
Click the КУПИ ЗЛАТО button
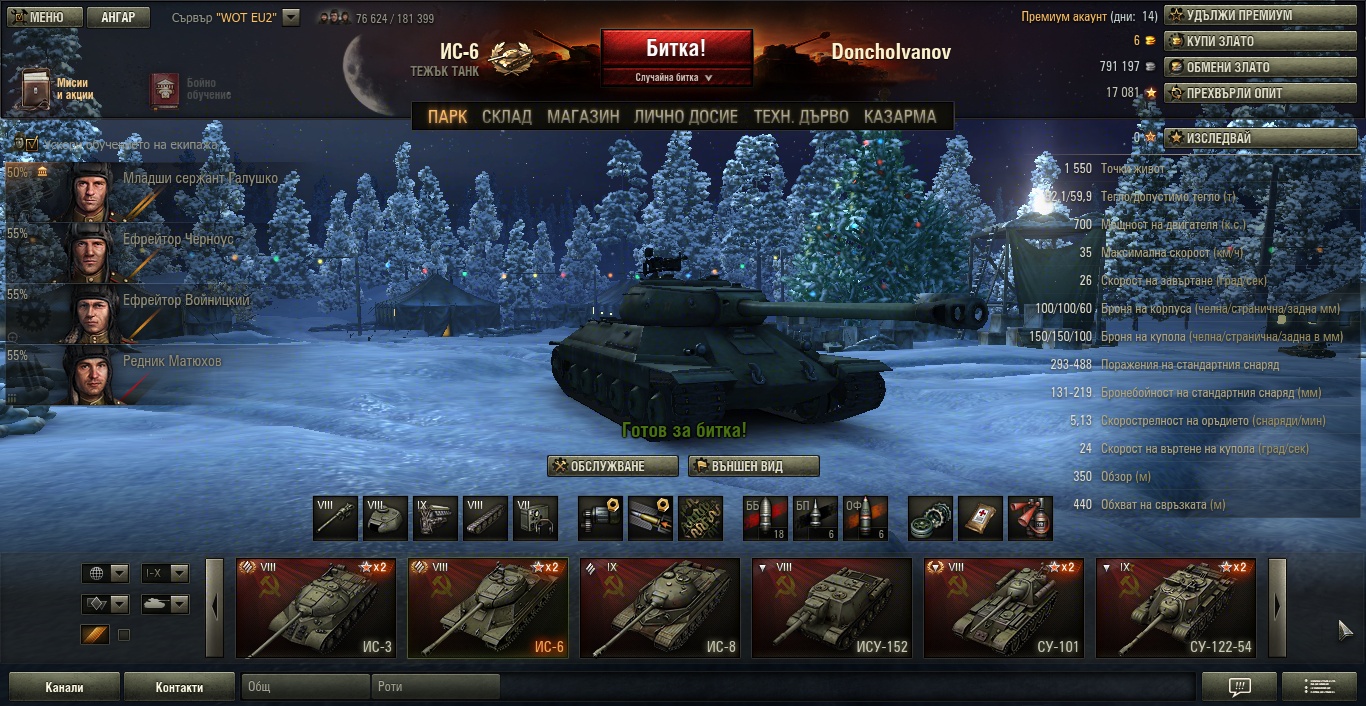pyautogui.click(x=1235, y=42)
